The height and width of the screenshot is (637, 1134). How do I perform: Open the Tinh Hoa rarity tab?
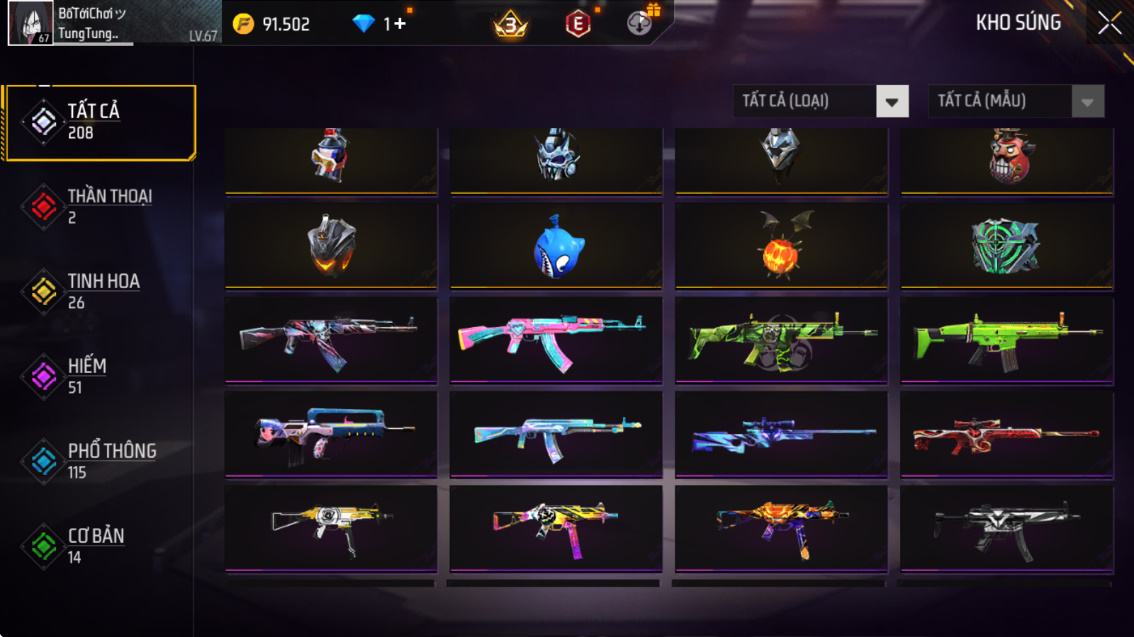tap(98, 291)
